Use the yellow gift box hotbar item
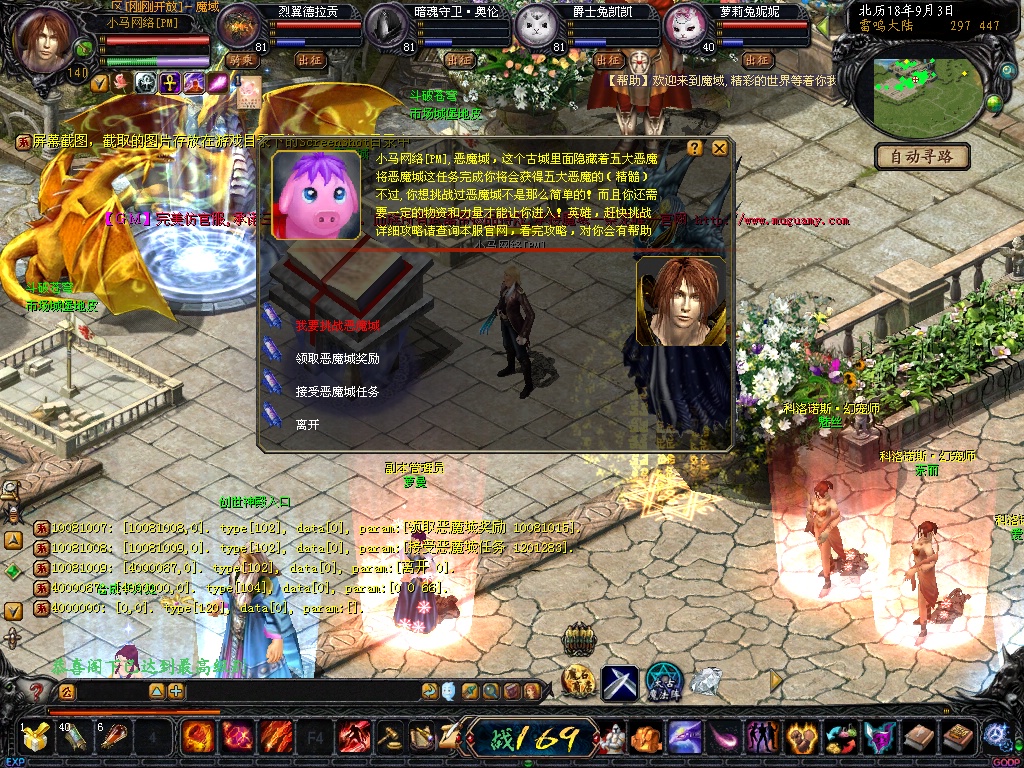 click(35, 739)
